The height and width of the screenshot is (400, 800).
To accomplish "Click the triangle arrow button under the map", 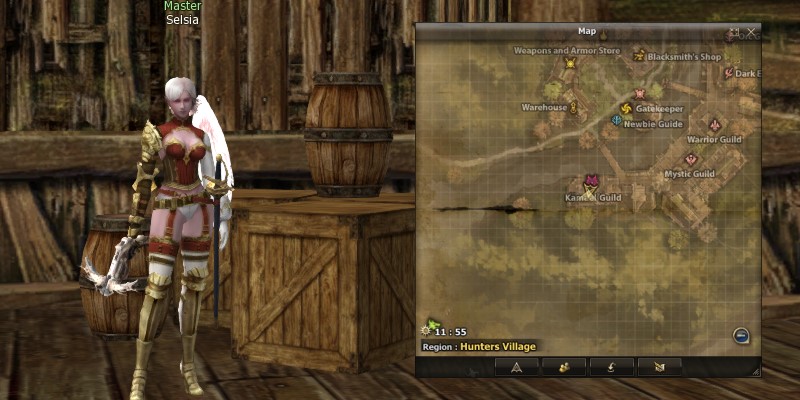I will (x=517, y=367).
